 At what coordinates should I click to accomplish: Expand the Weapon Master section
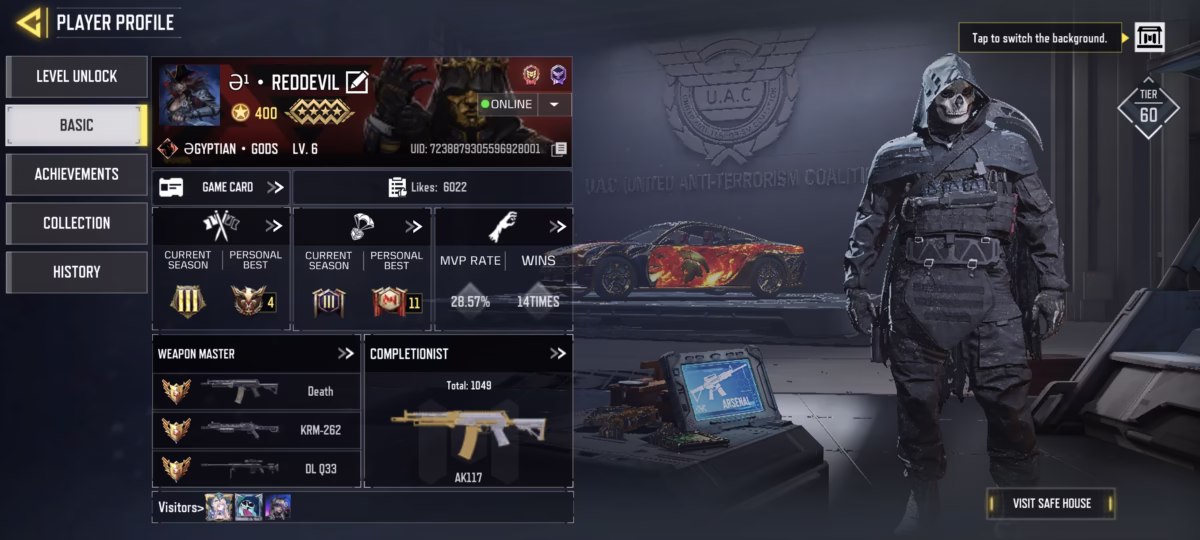[x=346, y=354]
